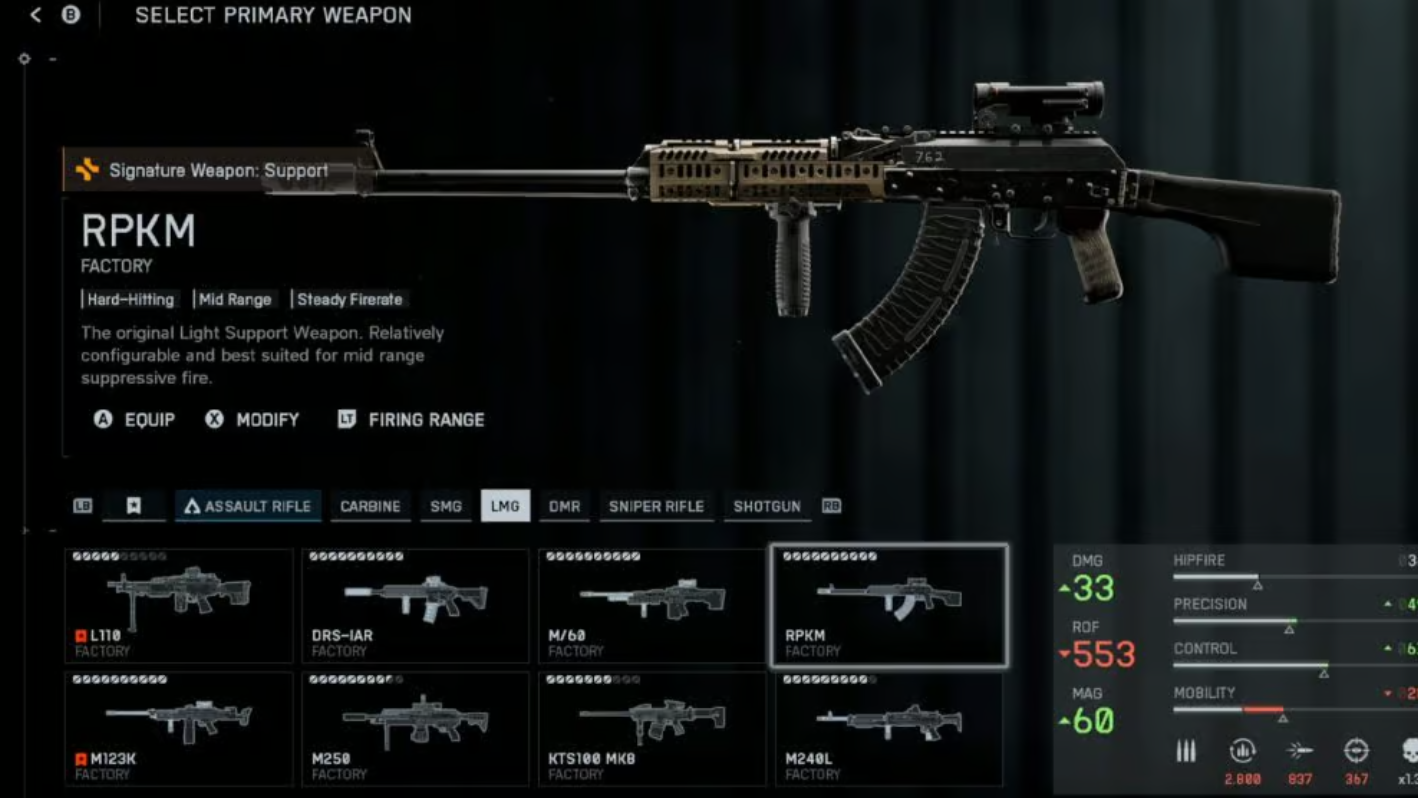
Task: Pick the KTS100 MK8 weapon tile
Action: tap(652, 728)
